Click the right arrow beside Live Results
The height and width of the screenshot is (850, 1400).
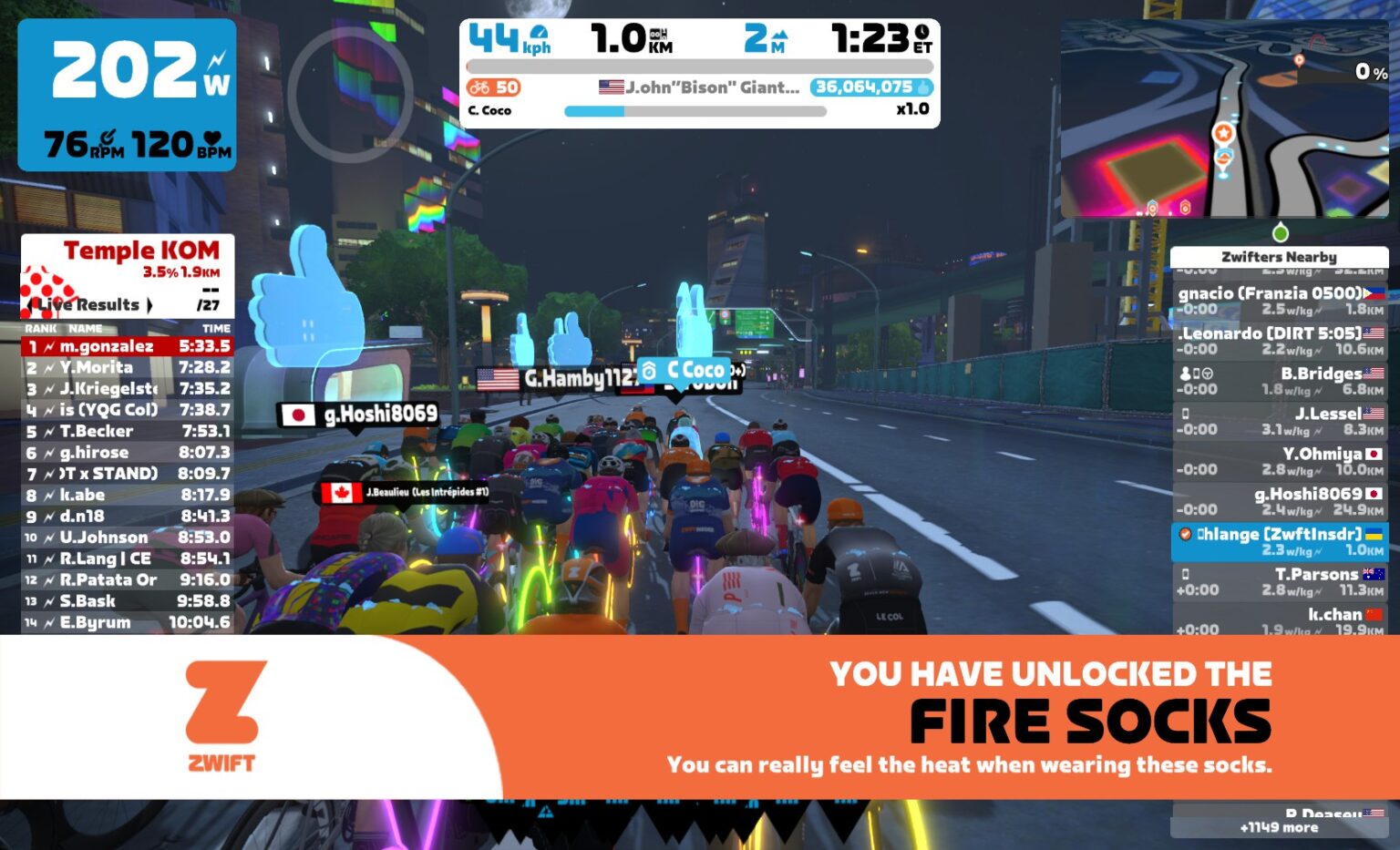click(151, 304)
